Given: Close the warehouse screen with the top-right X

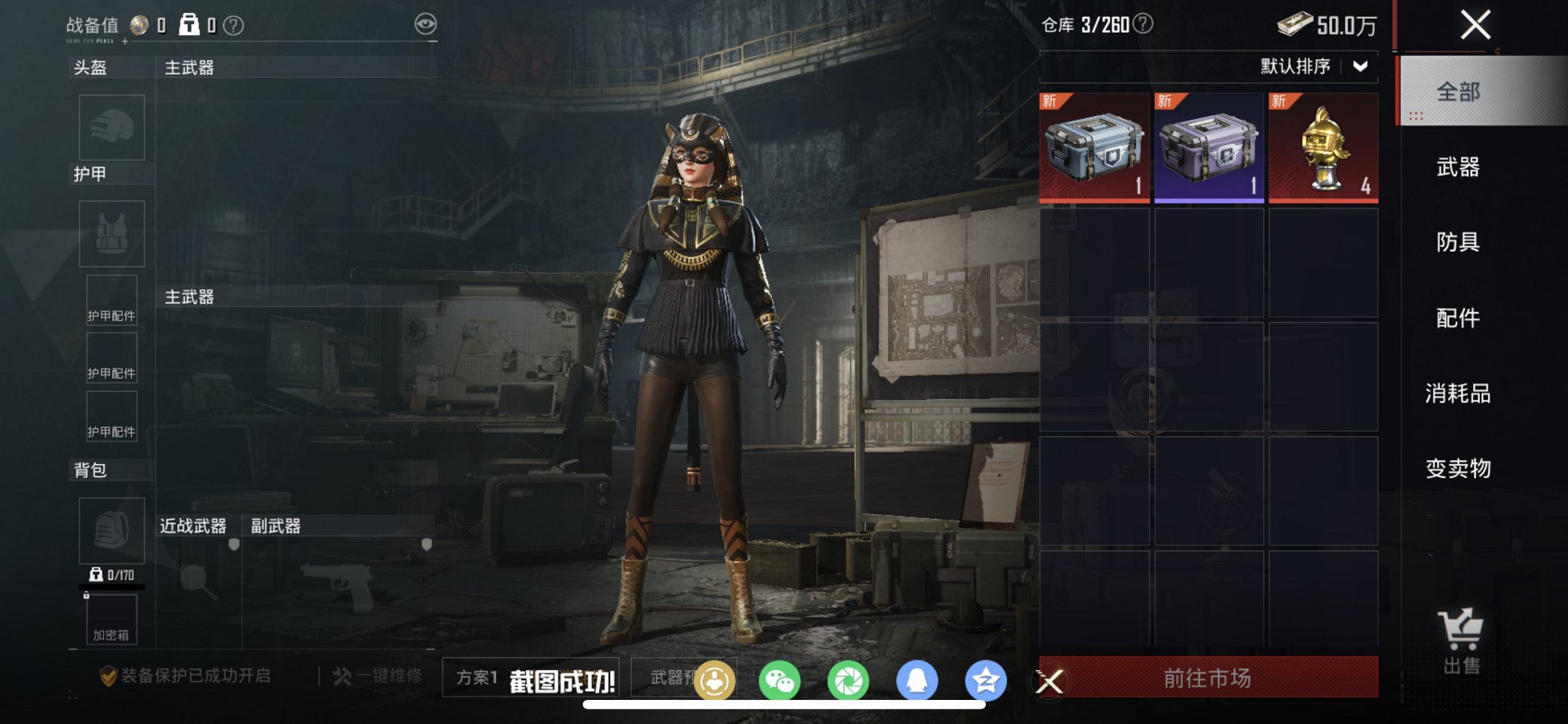Looking at the screenshot, I should [1475, 25].
